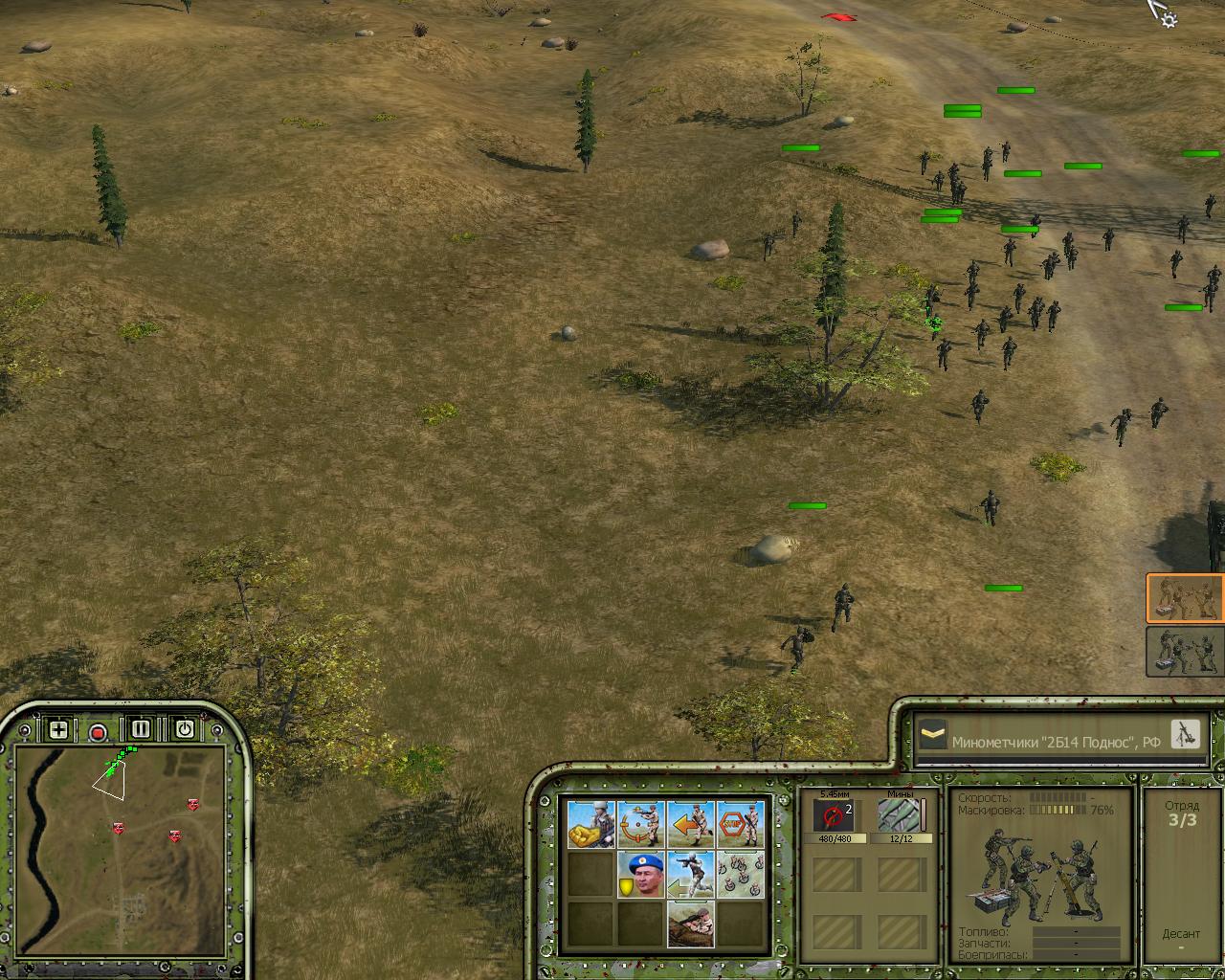This screenshot has height=980, width=1225.
Task: Click the mortar unit type icon
Action: pyautogui.click(x=1185, y=734)
